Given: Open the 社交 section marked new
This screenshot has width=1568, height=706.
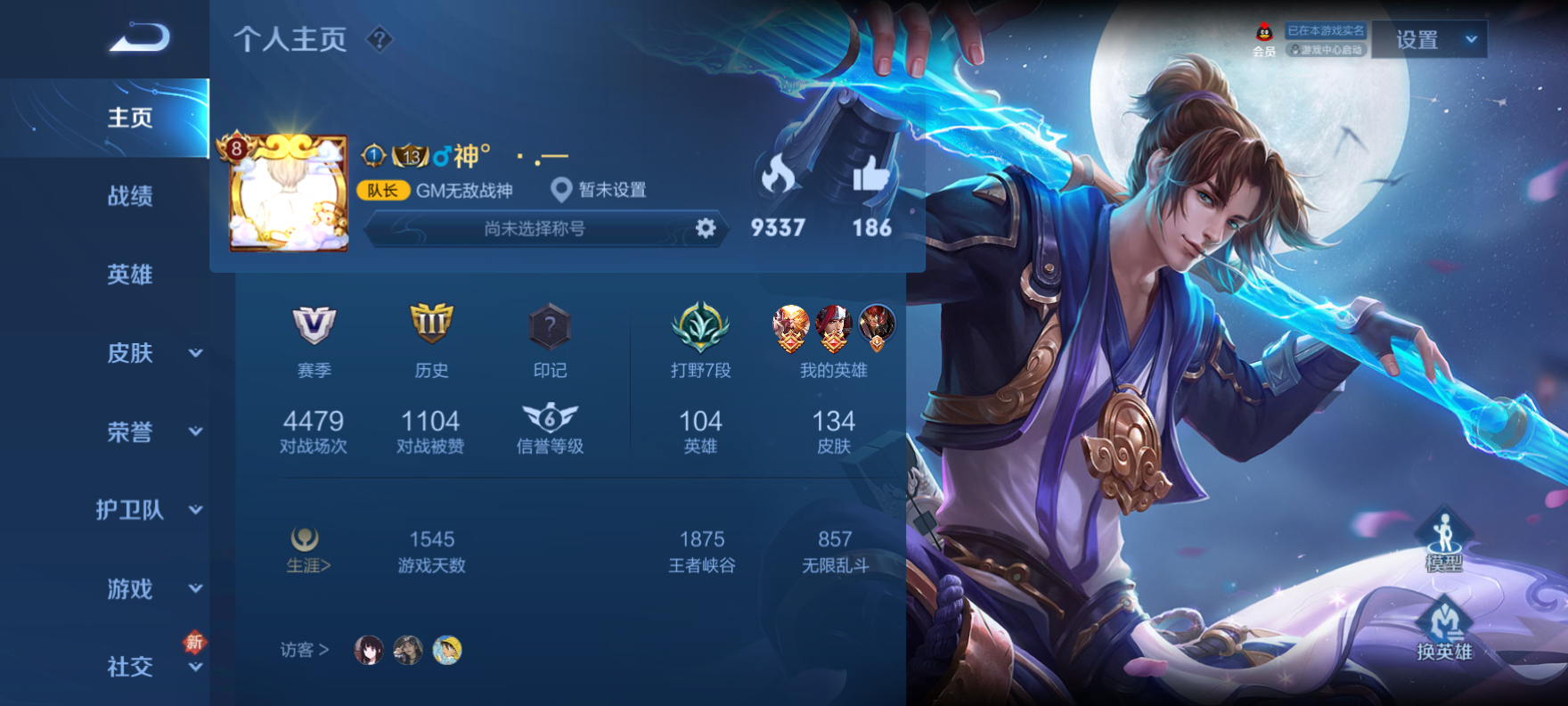Looking at the screenshot, I should 147,667.
